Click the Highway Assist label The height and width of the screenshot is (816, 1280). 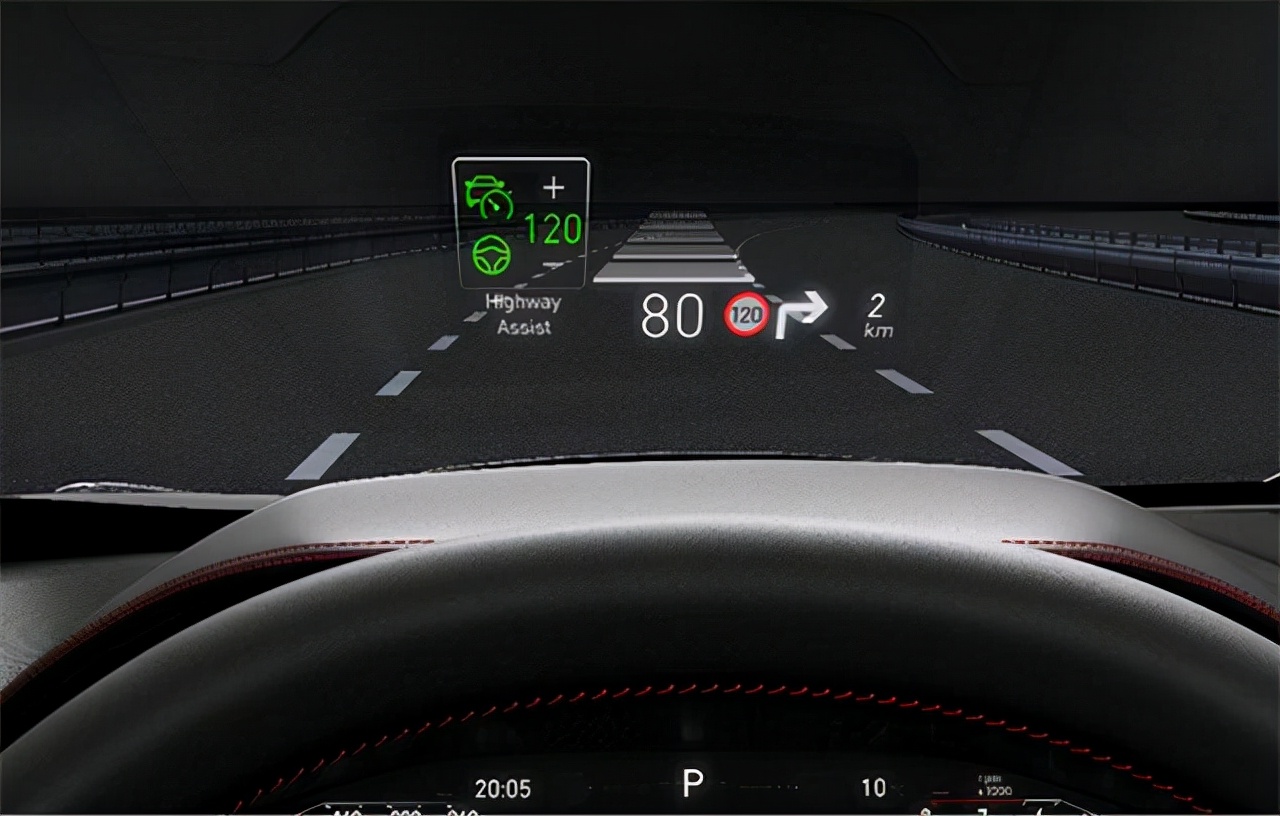(523, 314)
